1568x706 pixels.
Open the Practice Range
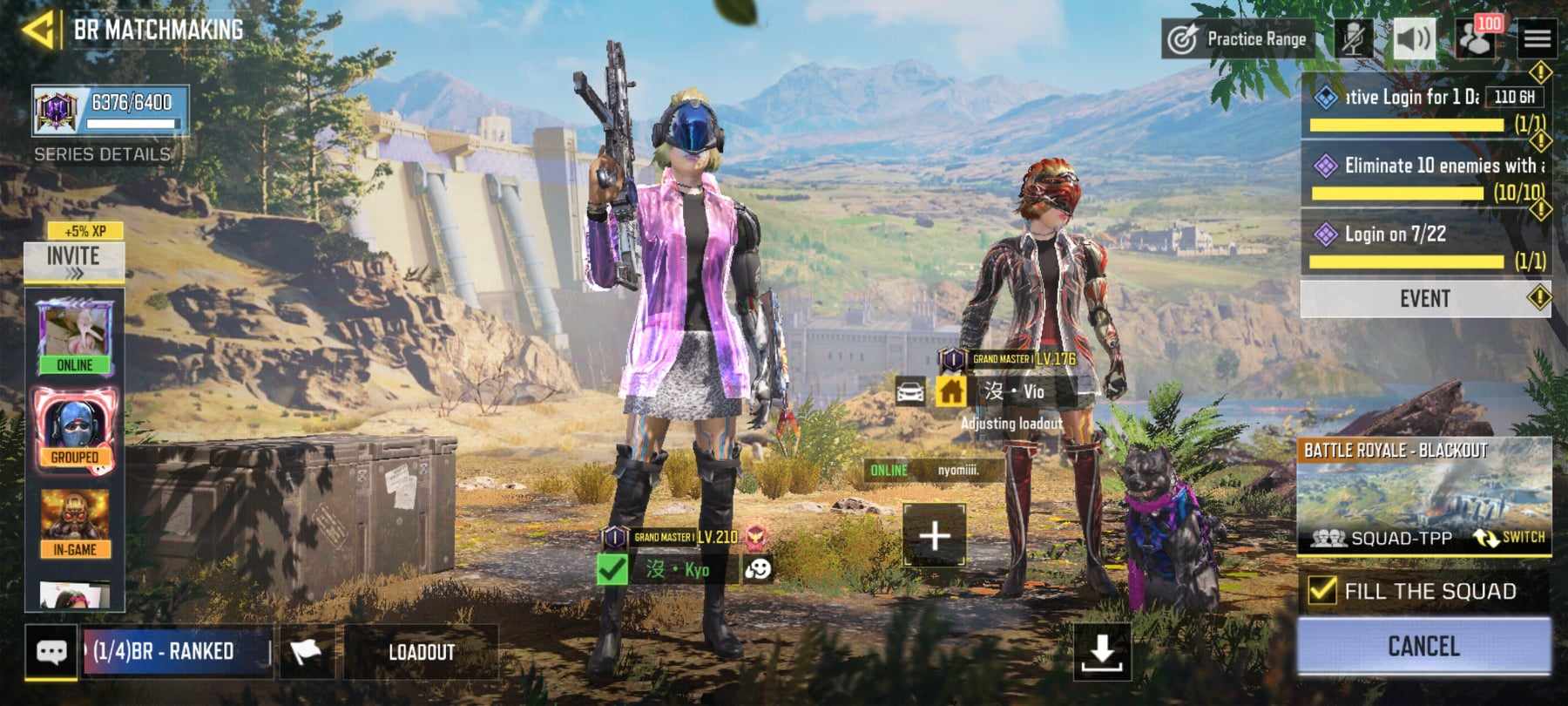(1238, 39)
